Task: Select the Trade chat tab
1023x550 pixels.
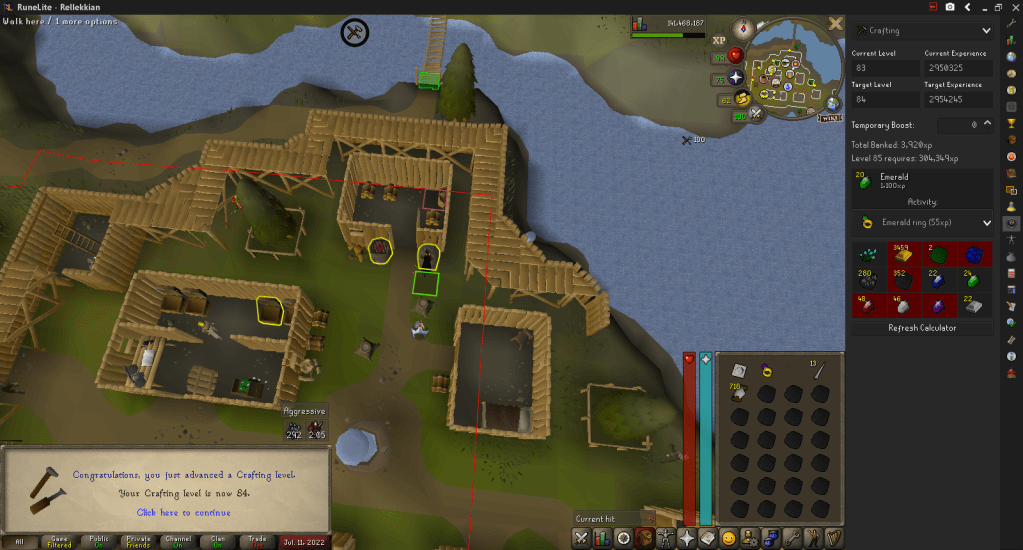Action: (x=257, y=541)
